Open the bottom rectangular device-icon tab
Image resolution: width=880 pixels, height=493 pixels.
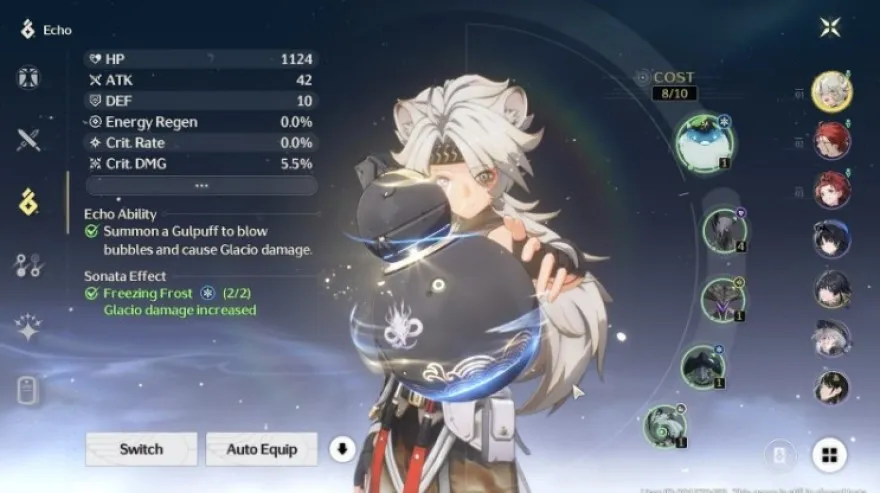pos(28,390)
